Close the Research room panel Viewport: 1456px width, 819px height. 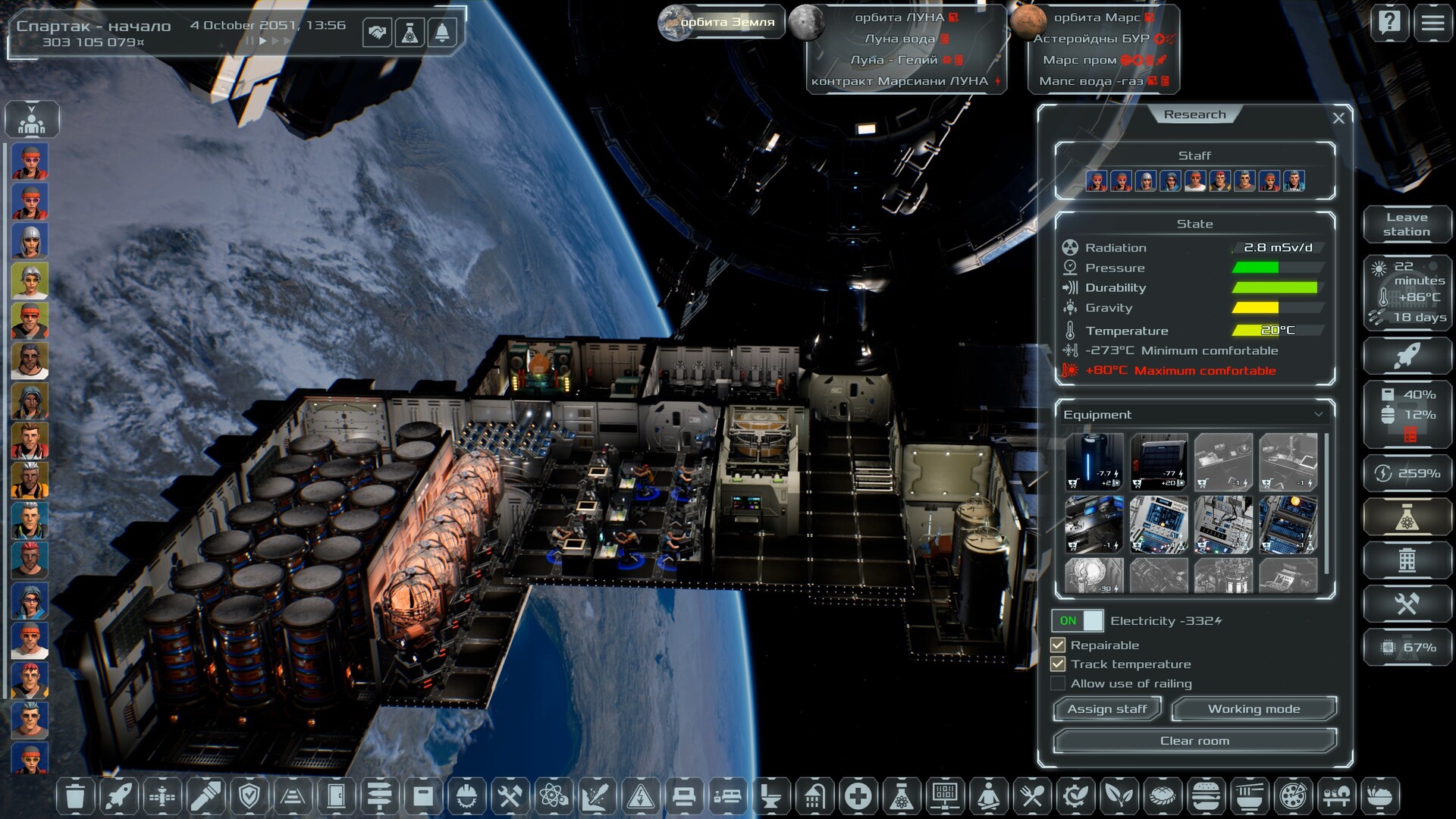click(1338, 118)
